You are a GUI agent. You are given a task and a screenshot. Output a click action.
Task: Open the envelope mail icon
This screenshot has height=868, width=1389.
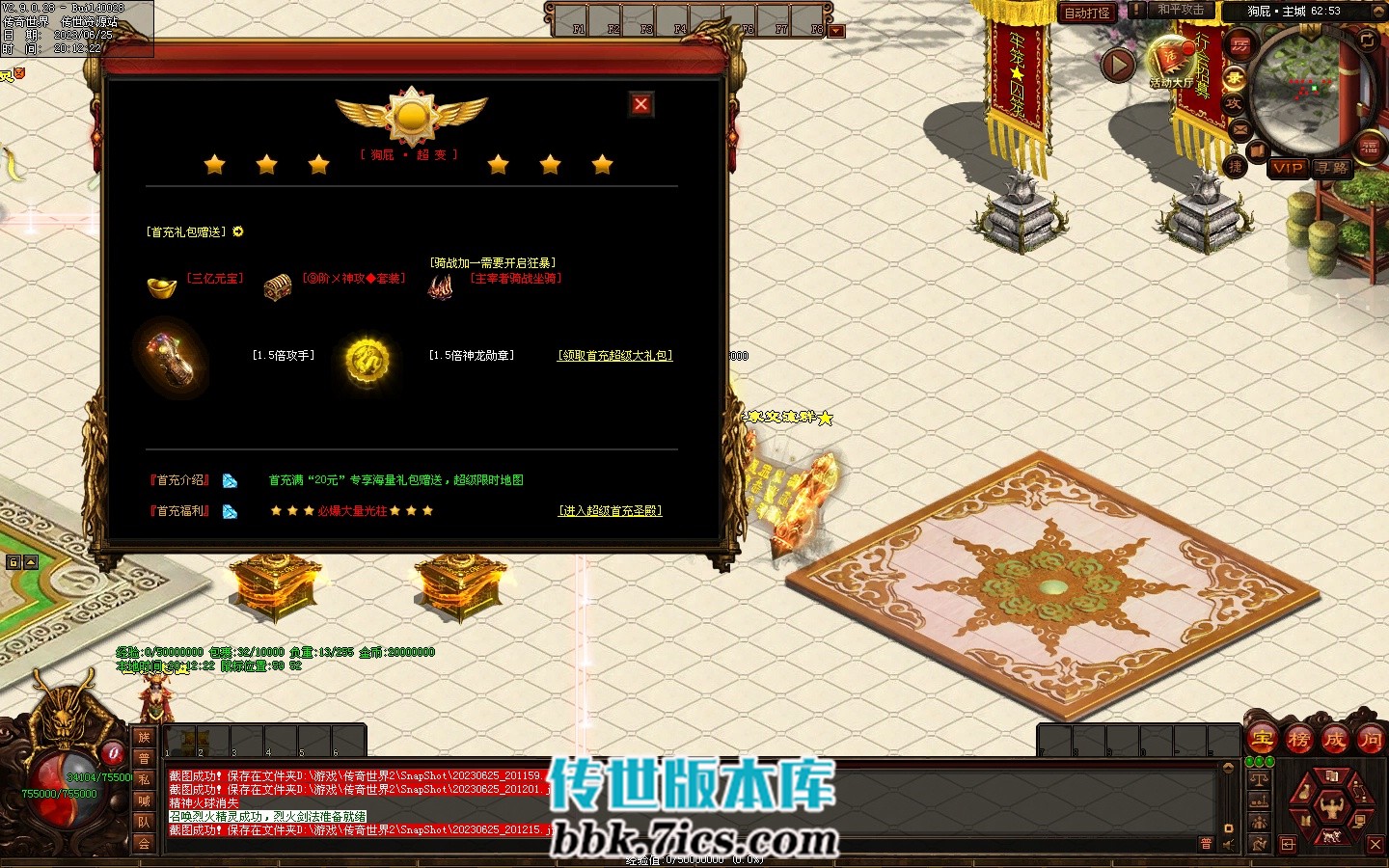(1240, 129)
